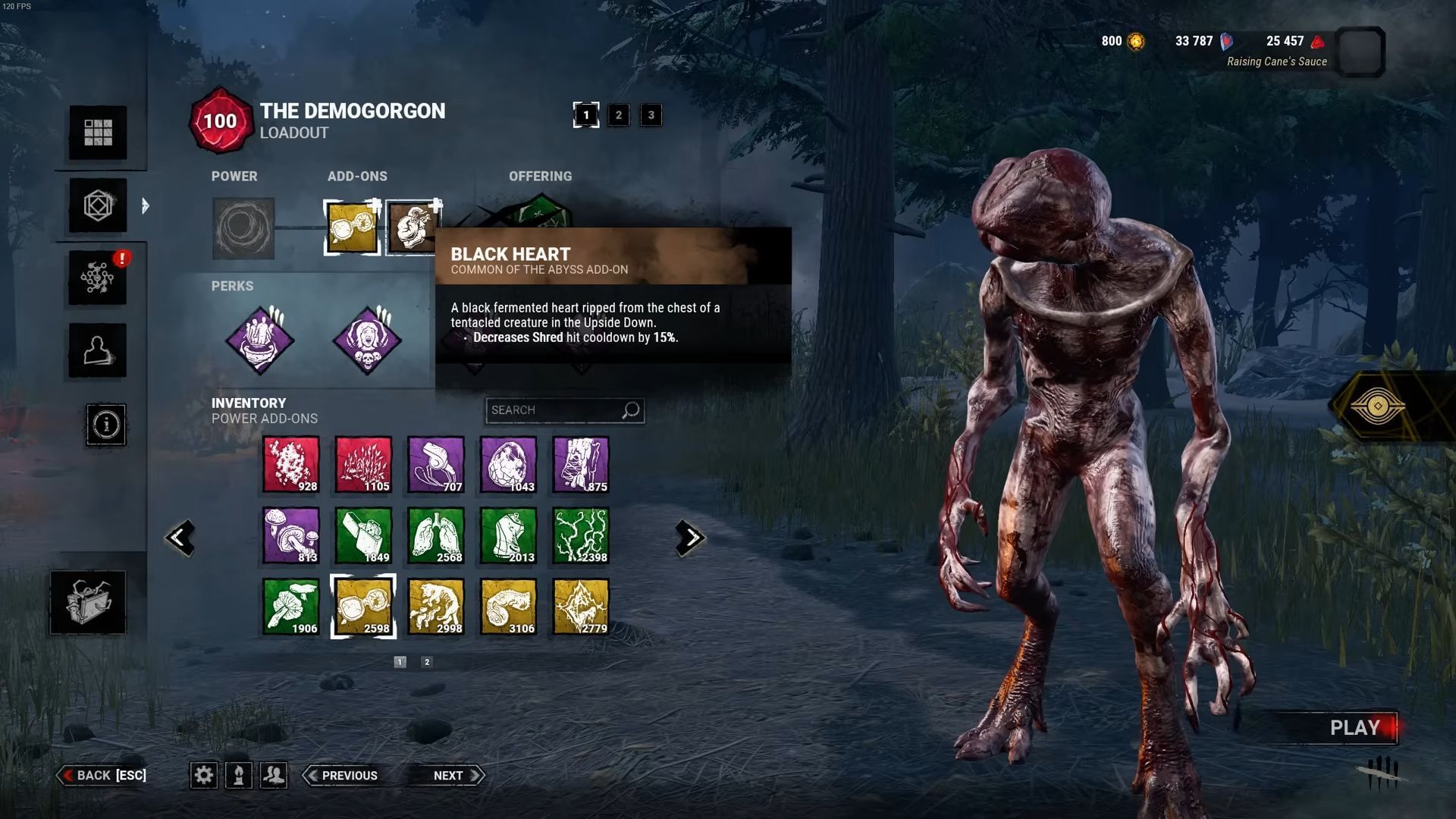Image resolution: width=1456 pixels, height=819 pixels.
Task: Click NEXT to view the next killer
Action: (x=449, y=775)
